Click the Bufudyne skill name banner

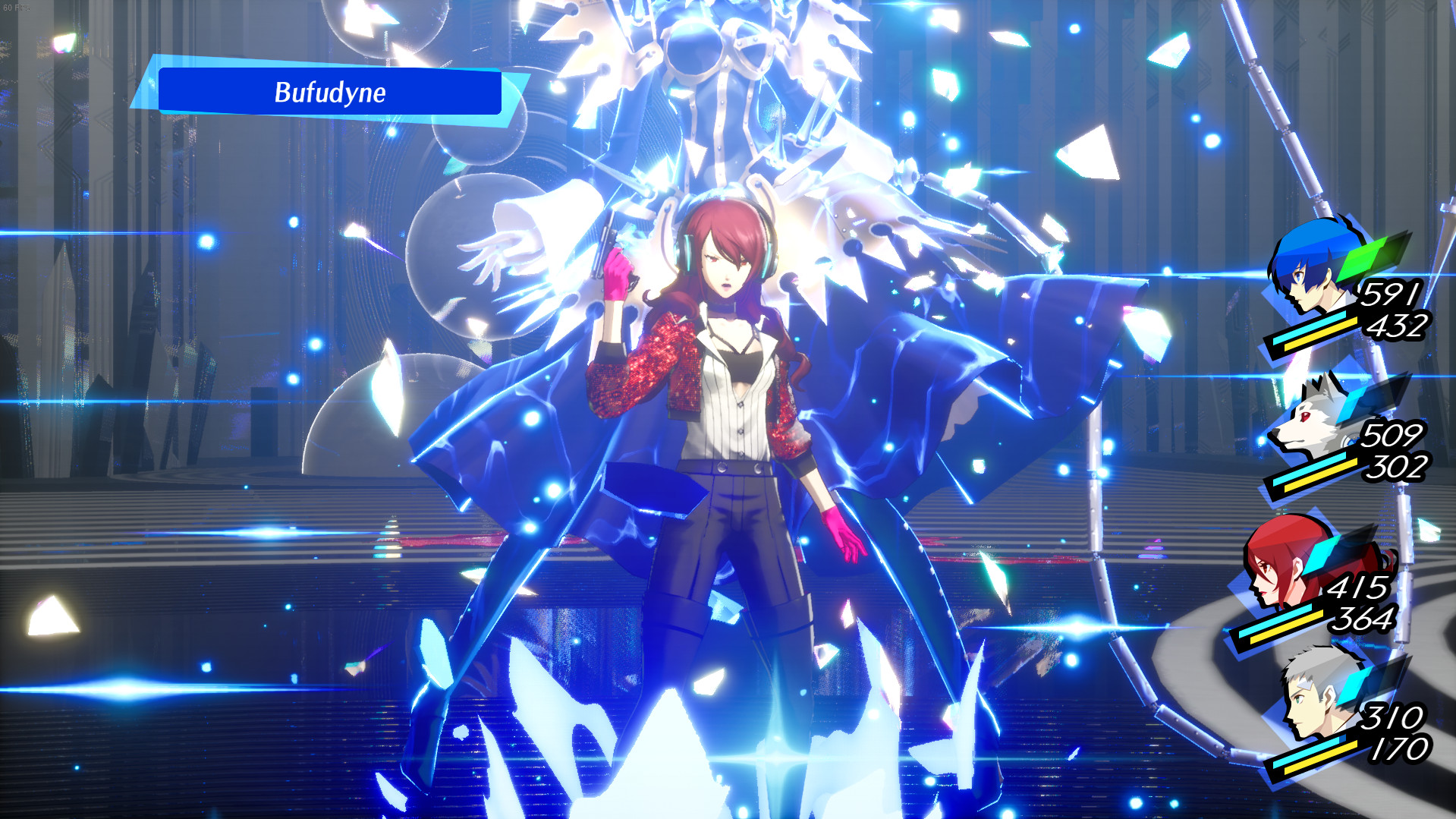click(x=330, y=93)
